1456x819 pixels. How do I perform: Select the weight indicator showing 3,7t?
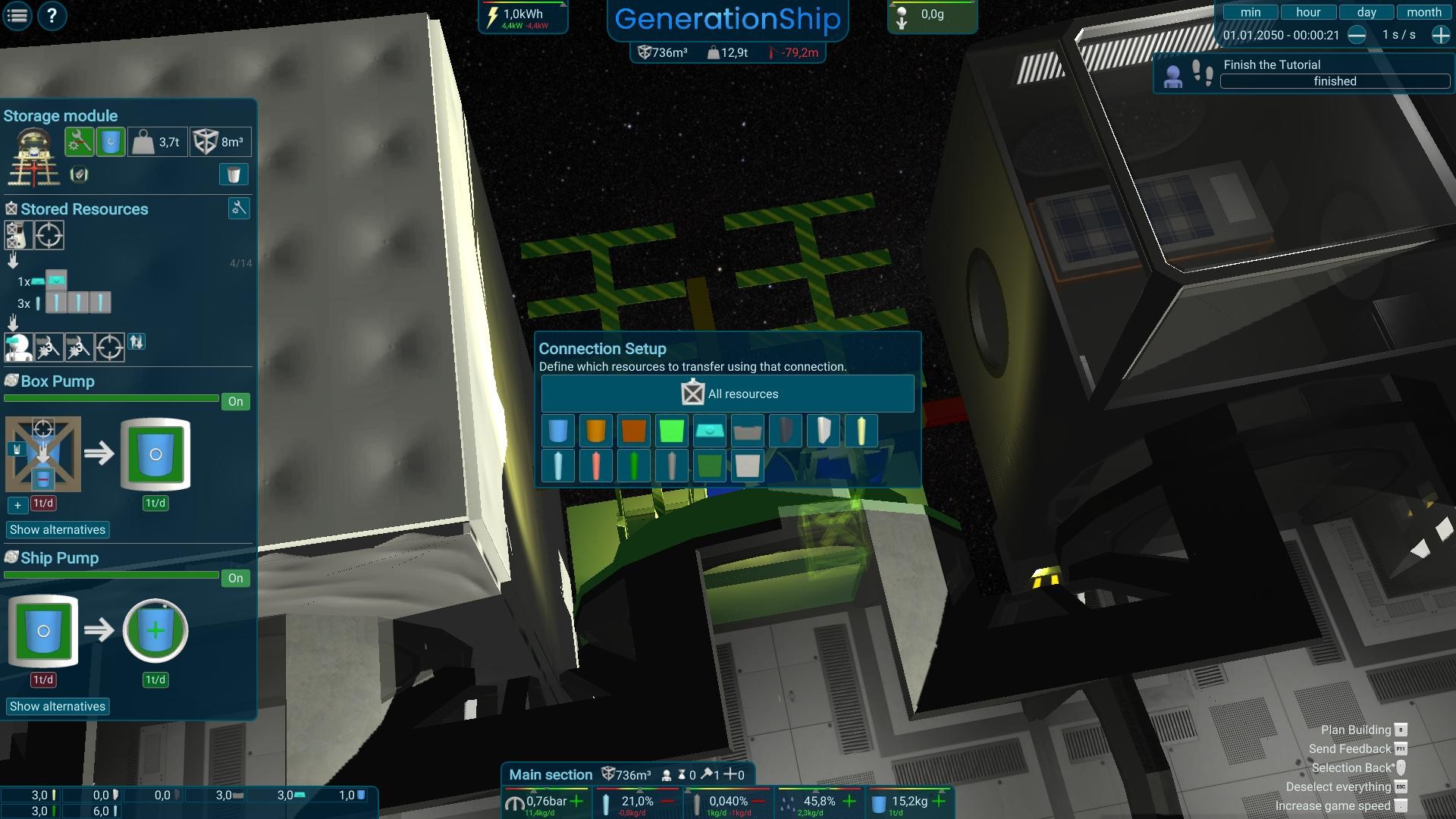pyautogui.click(x=158, y=141)
